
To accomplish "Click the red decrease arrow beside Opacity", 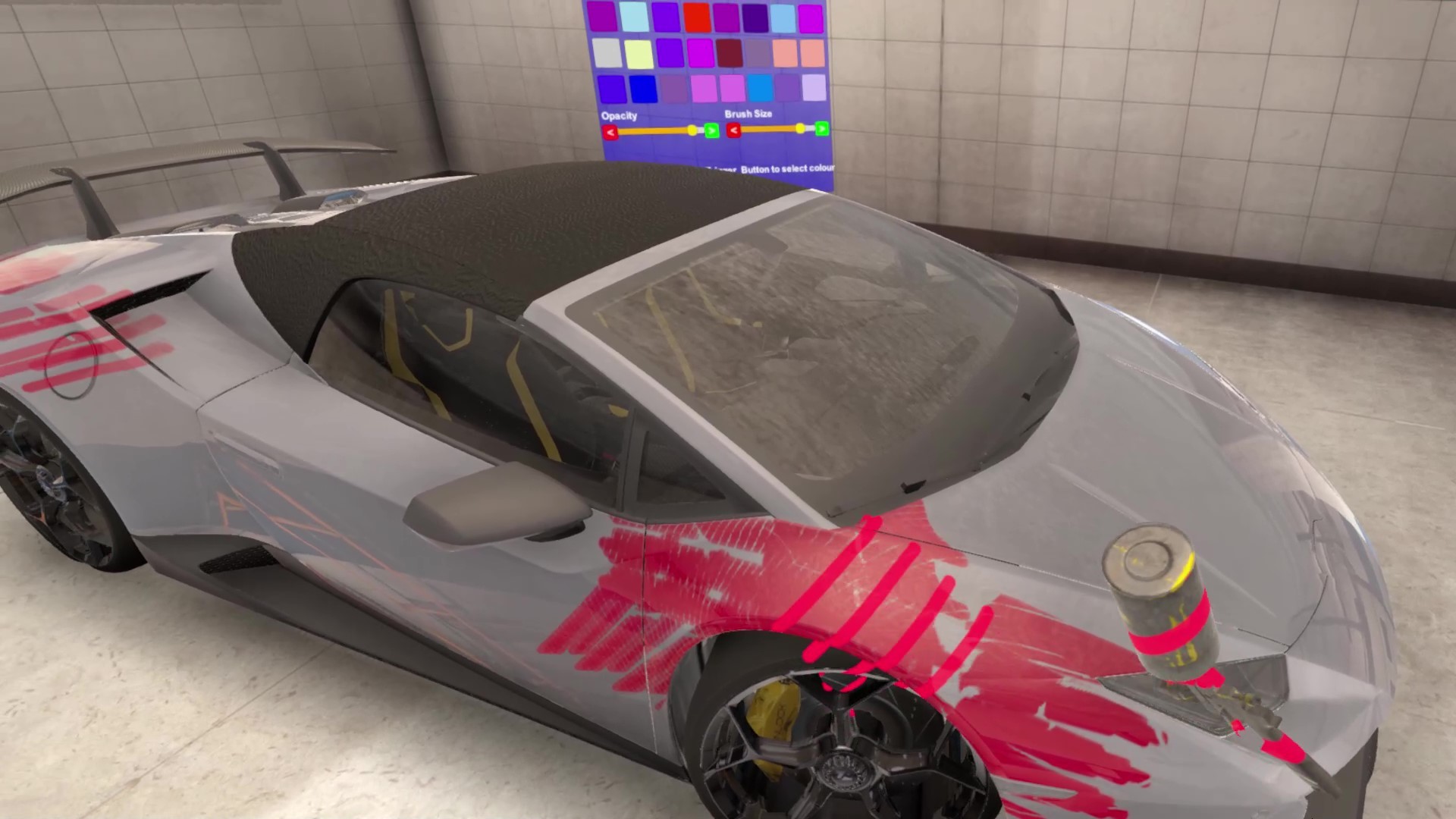I will click(x=610, y=130).
